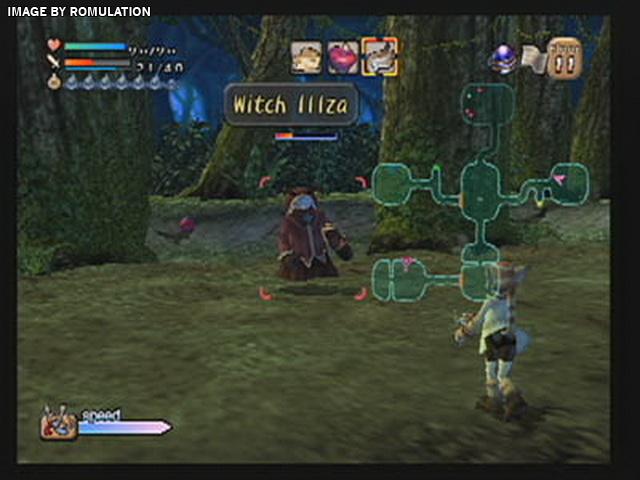Screen dimensions: 640x480
Task: Choose the pink heart item slot
Action: tap(343, 57)
